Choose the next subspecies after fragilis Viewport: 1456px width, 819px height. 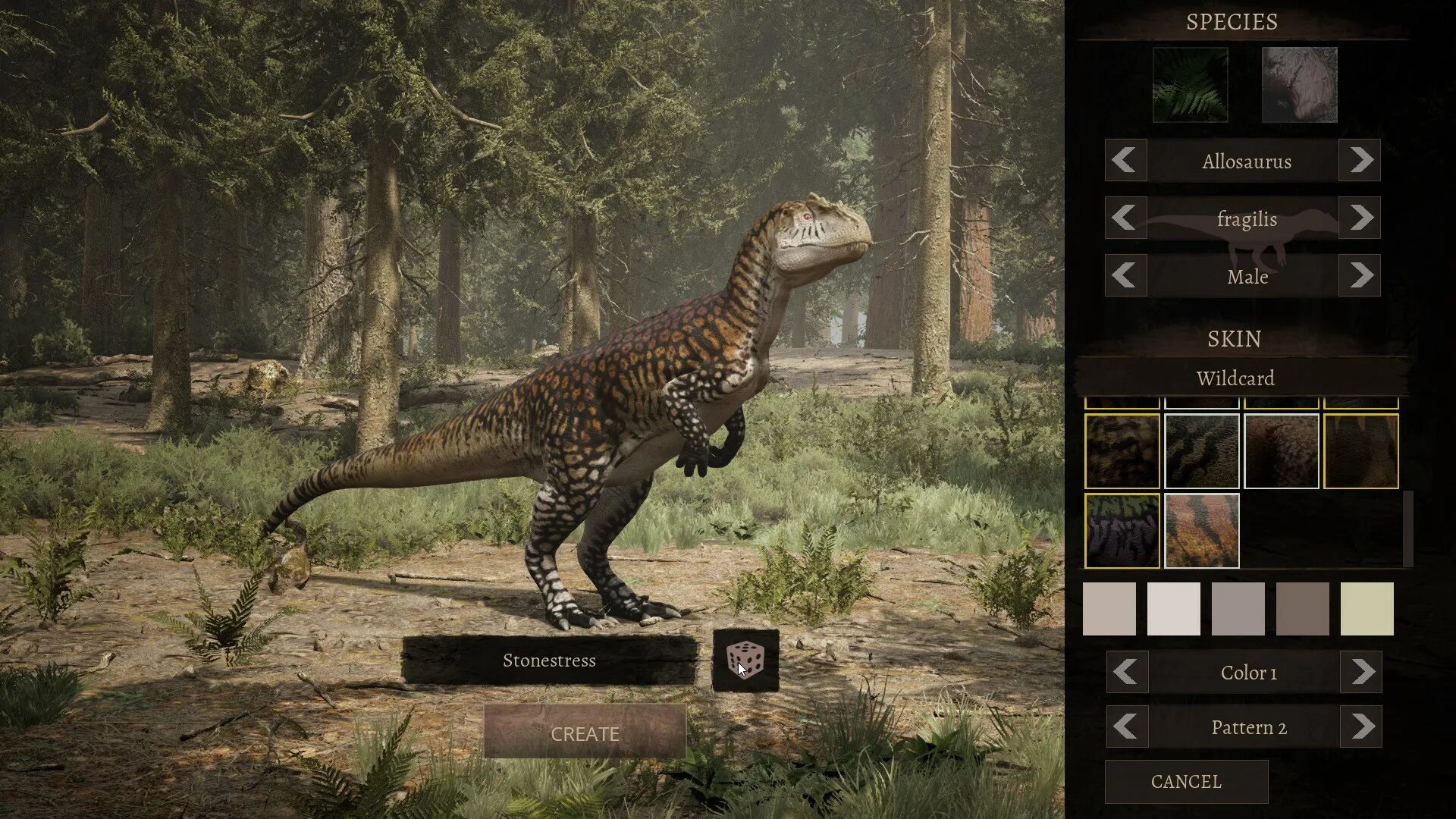pyautogui.click(x=1360, y=218)
